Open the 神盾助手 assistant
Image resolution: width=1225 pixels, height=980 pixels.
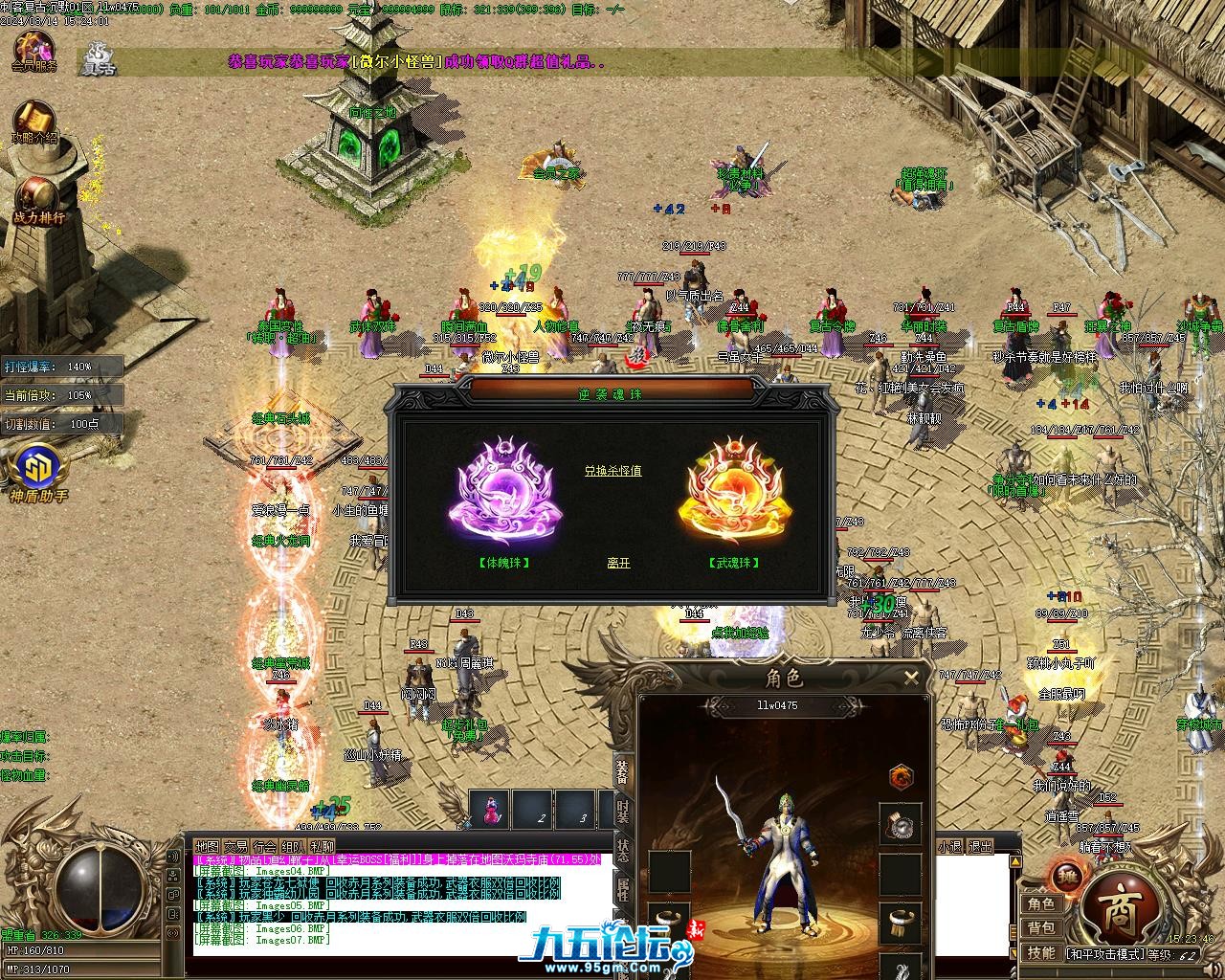click(38, 473)
